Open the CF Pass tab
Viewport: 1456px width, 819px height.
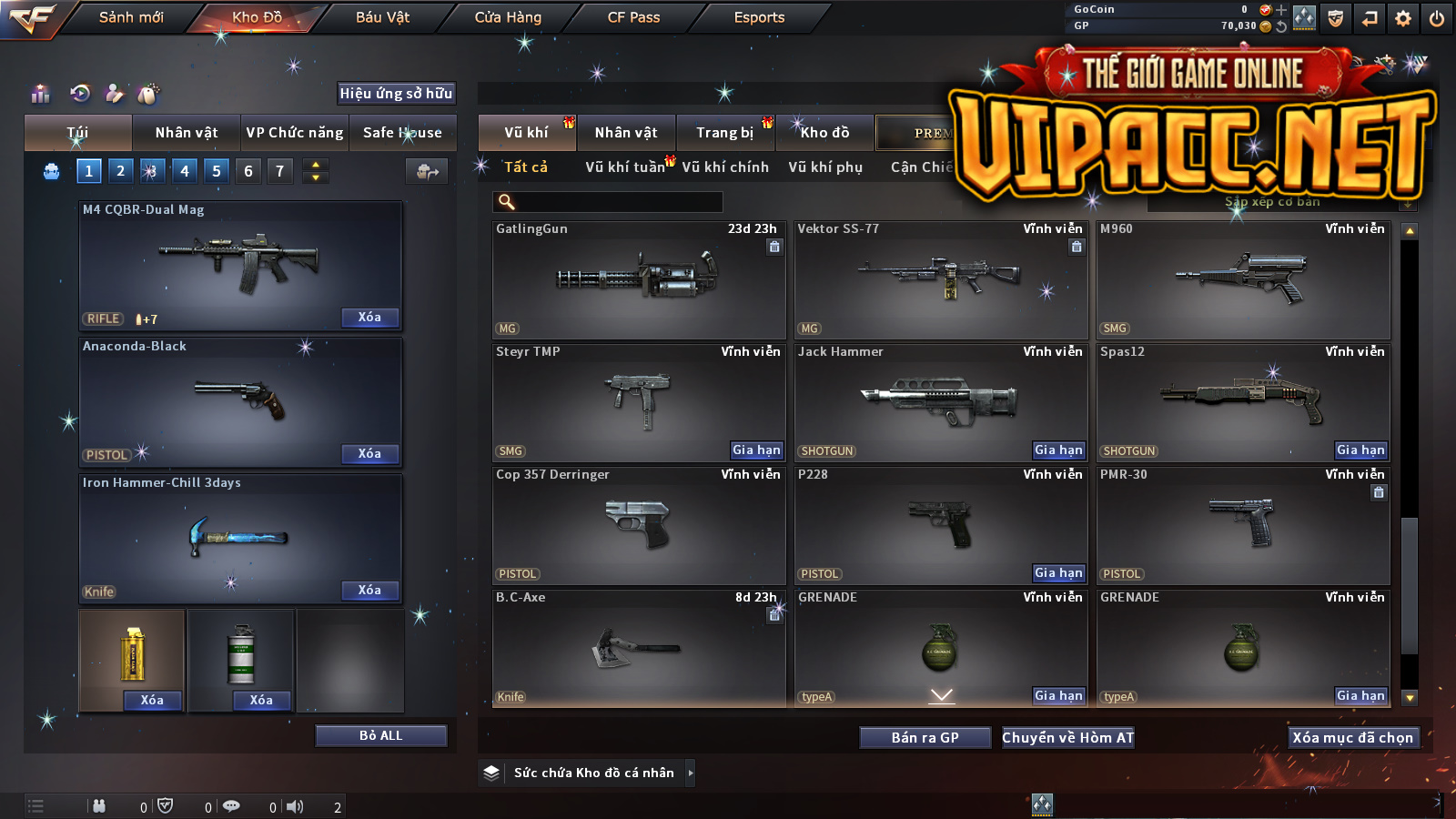tap(633, 17)
